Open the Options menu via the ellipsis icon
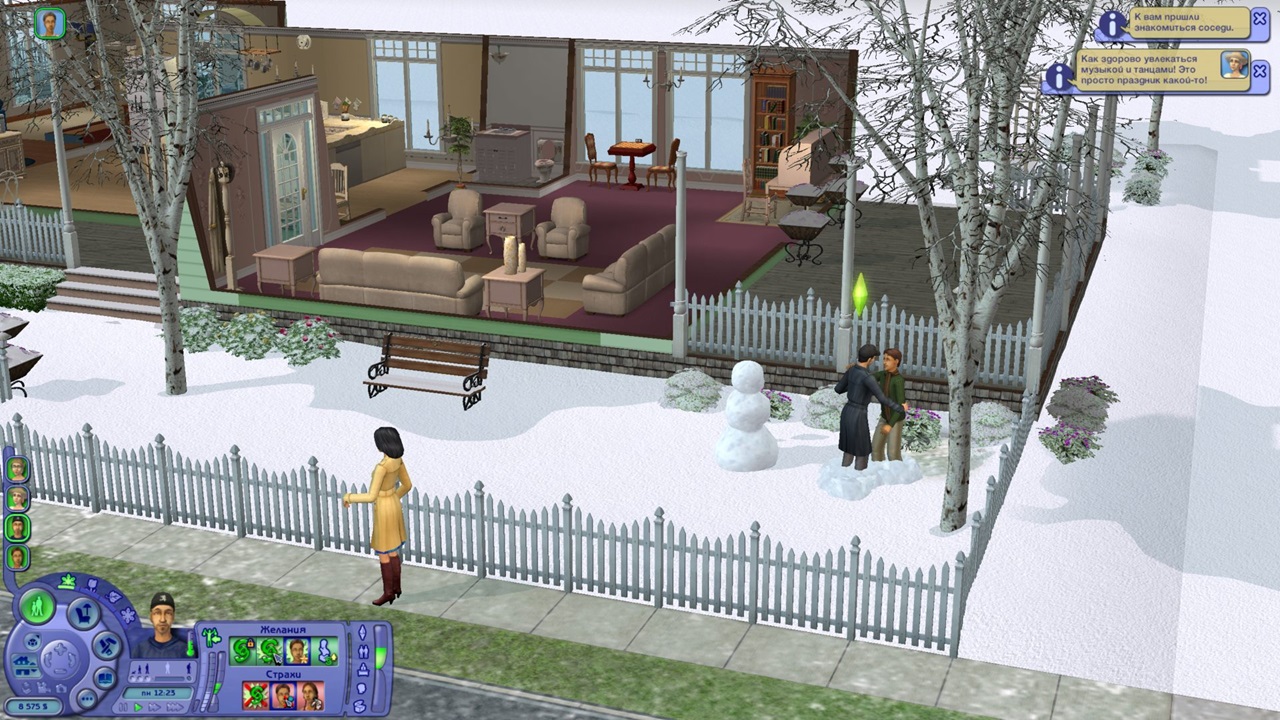This screenshot has height=720, width=1280. 87,698
